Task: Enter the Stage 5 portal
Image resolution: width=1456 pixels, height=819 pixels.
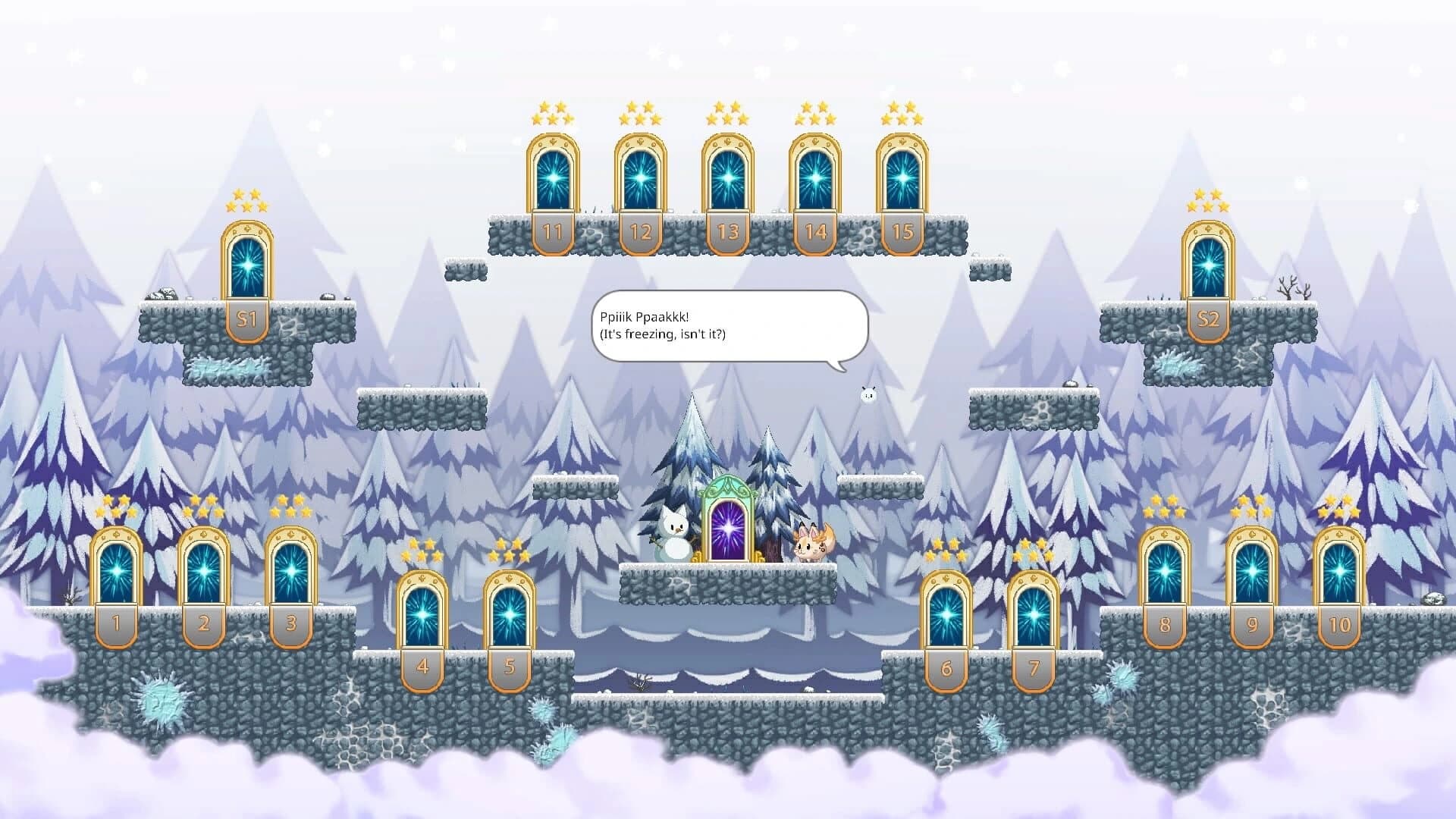Action: coord(508,614)
